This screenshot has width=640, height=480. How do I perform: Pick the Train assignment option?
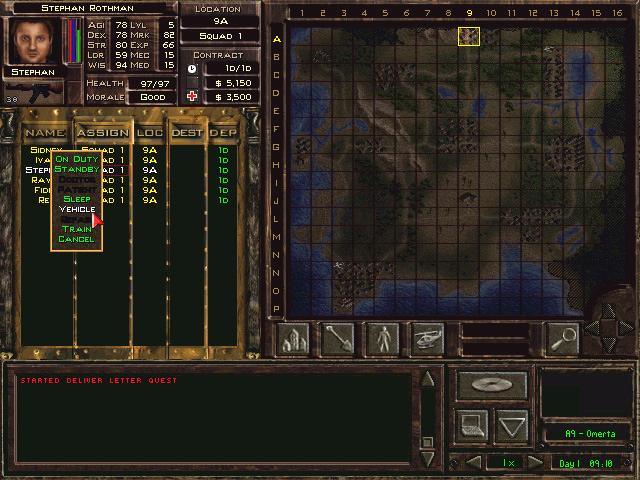coord(76,229)
